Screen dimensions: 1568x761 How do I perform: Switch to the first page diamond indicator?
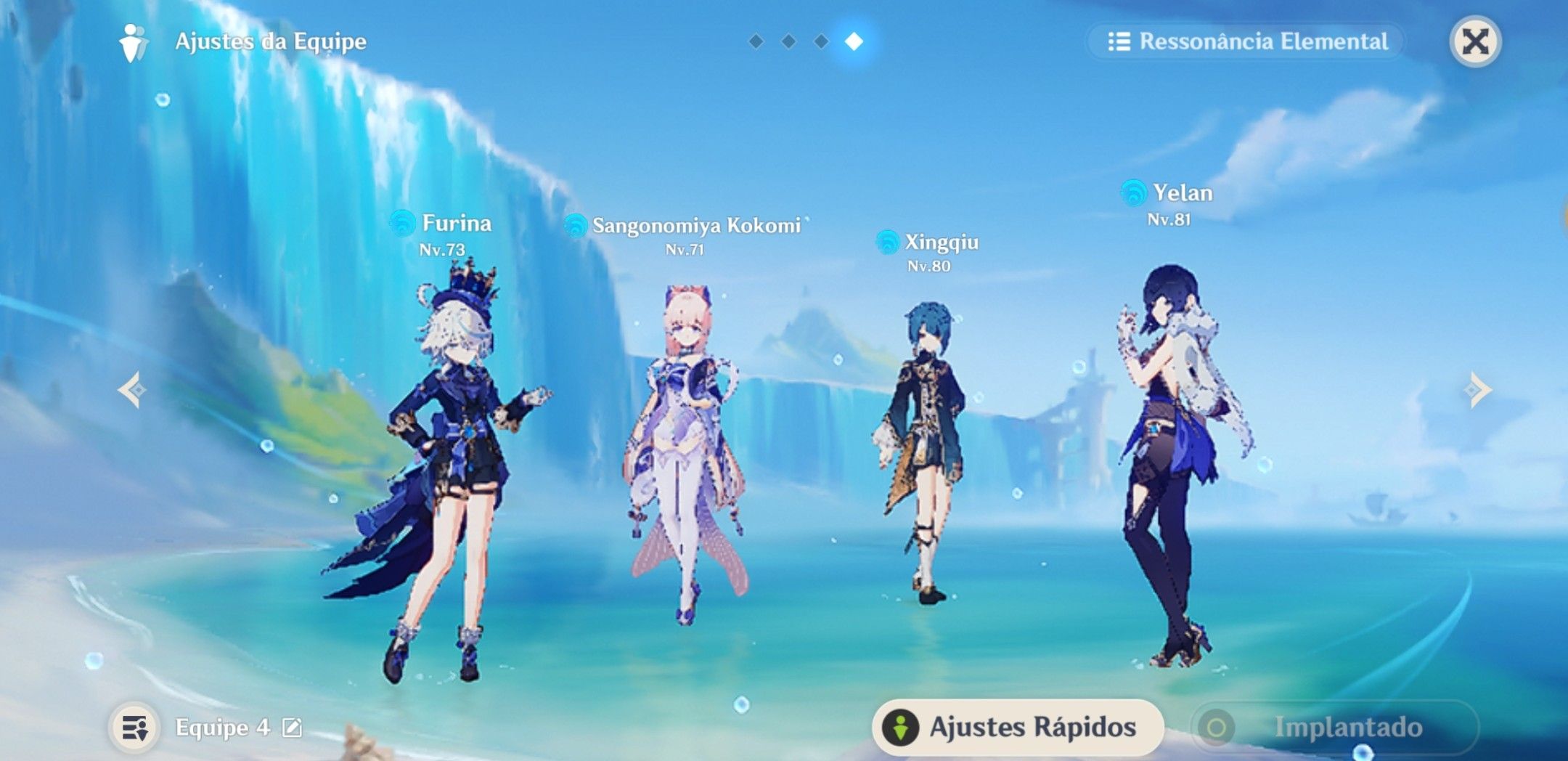[755, 41]
